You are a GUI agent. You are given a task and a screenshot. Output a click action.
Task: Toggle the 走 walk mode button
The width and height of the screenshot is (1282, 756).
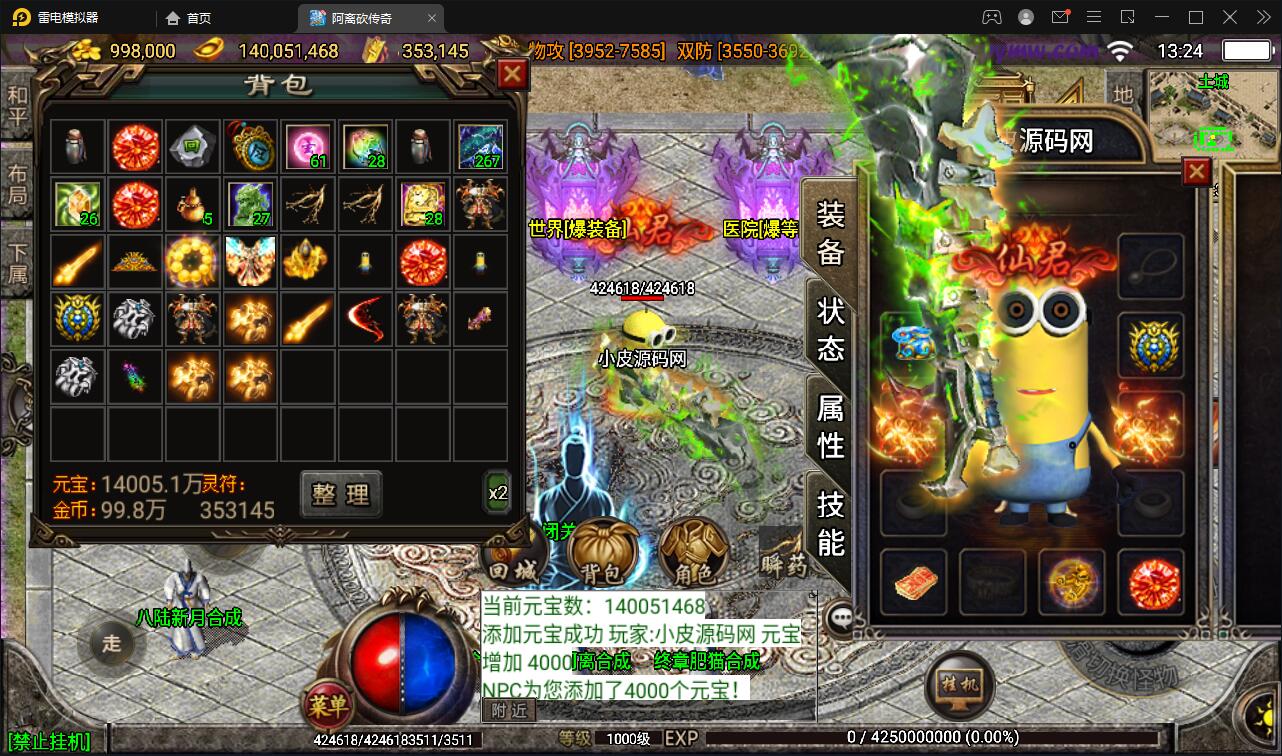coord(111,643)
